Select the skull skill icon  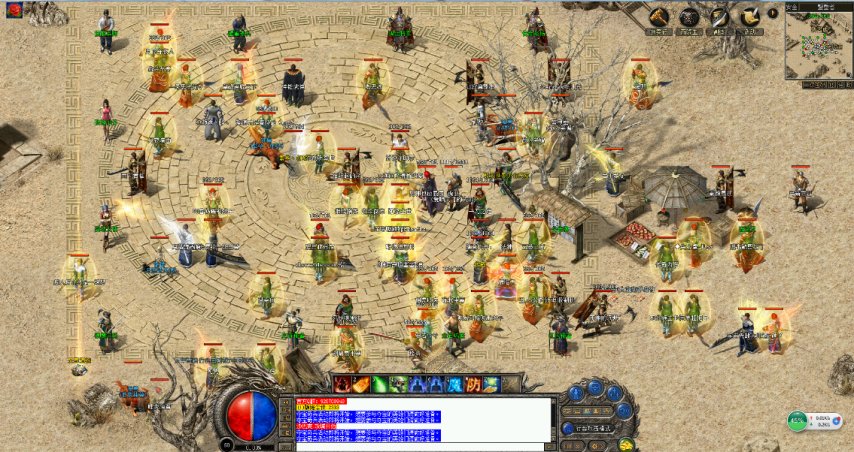398,384
